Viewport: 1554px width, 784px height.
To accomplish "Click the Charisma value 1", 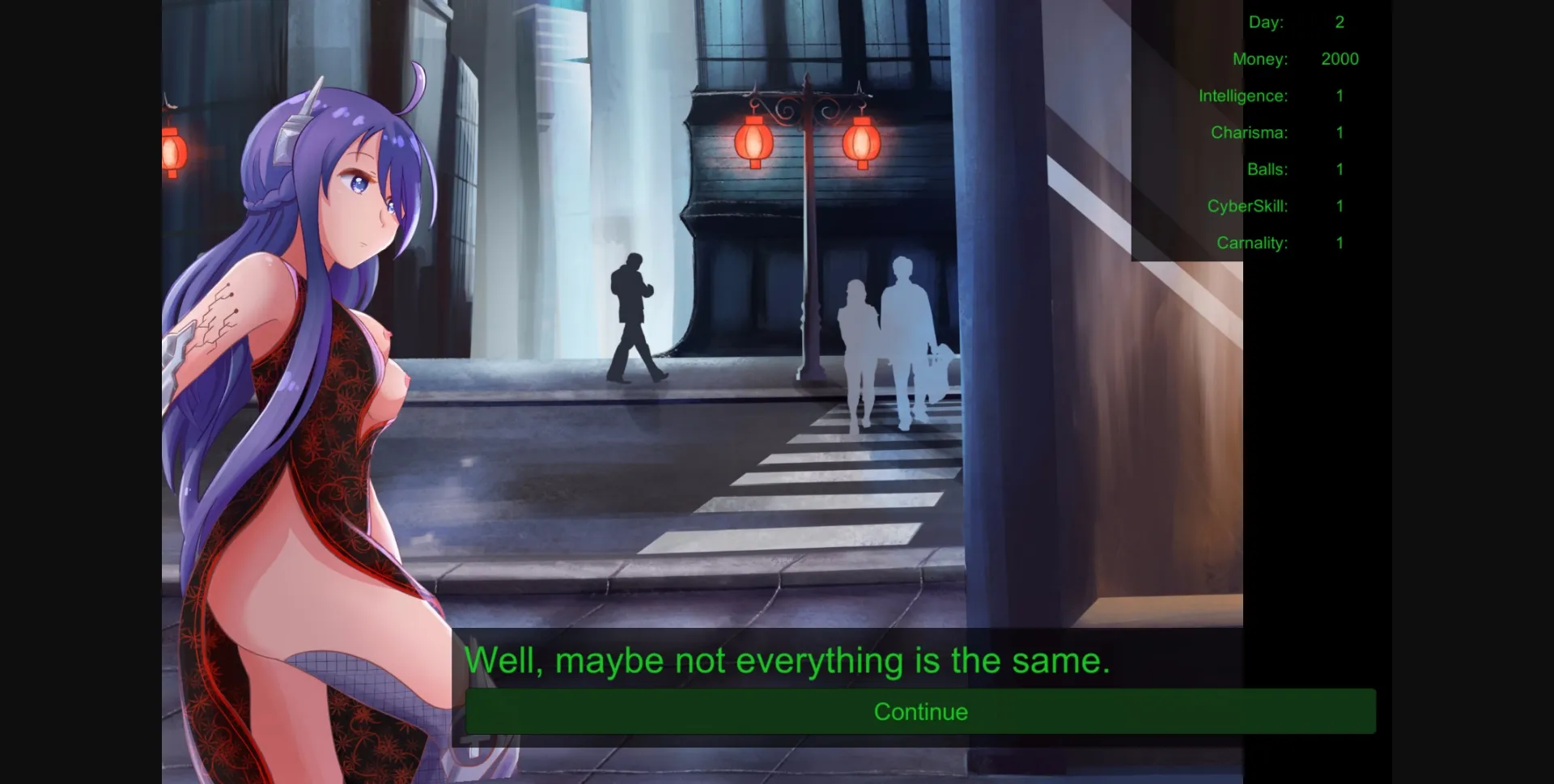I will [x=1340, y=132].
